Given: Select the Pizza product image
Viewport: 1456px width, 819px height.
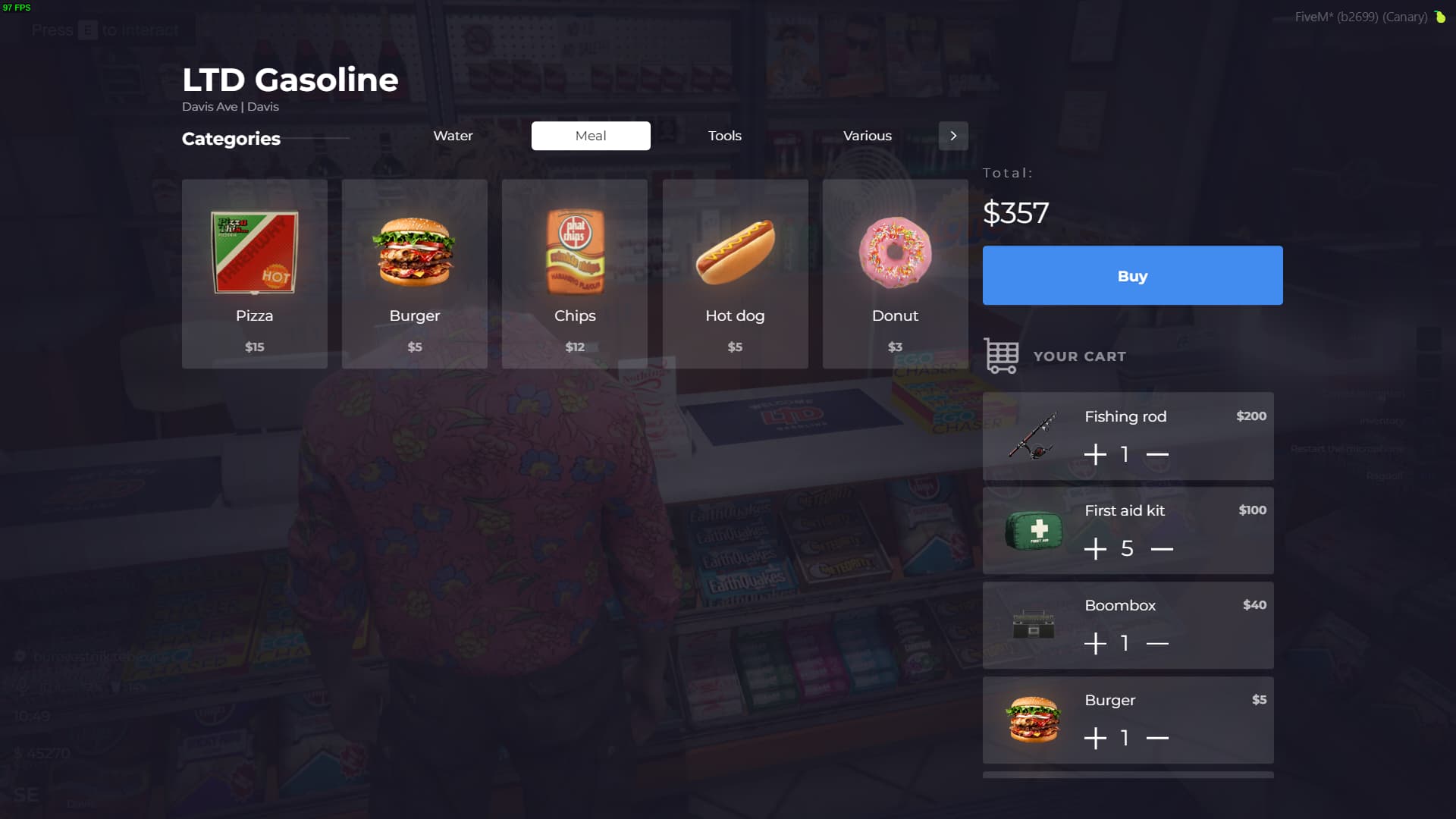Looking at the screenshot, I should coord(254,254).
